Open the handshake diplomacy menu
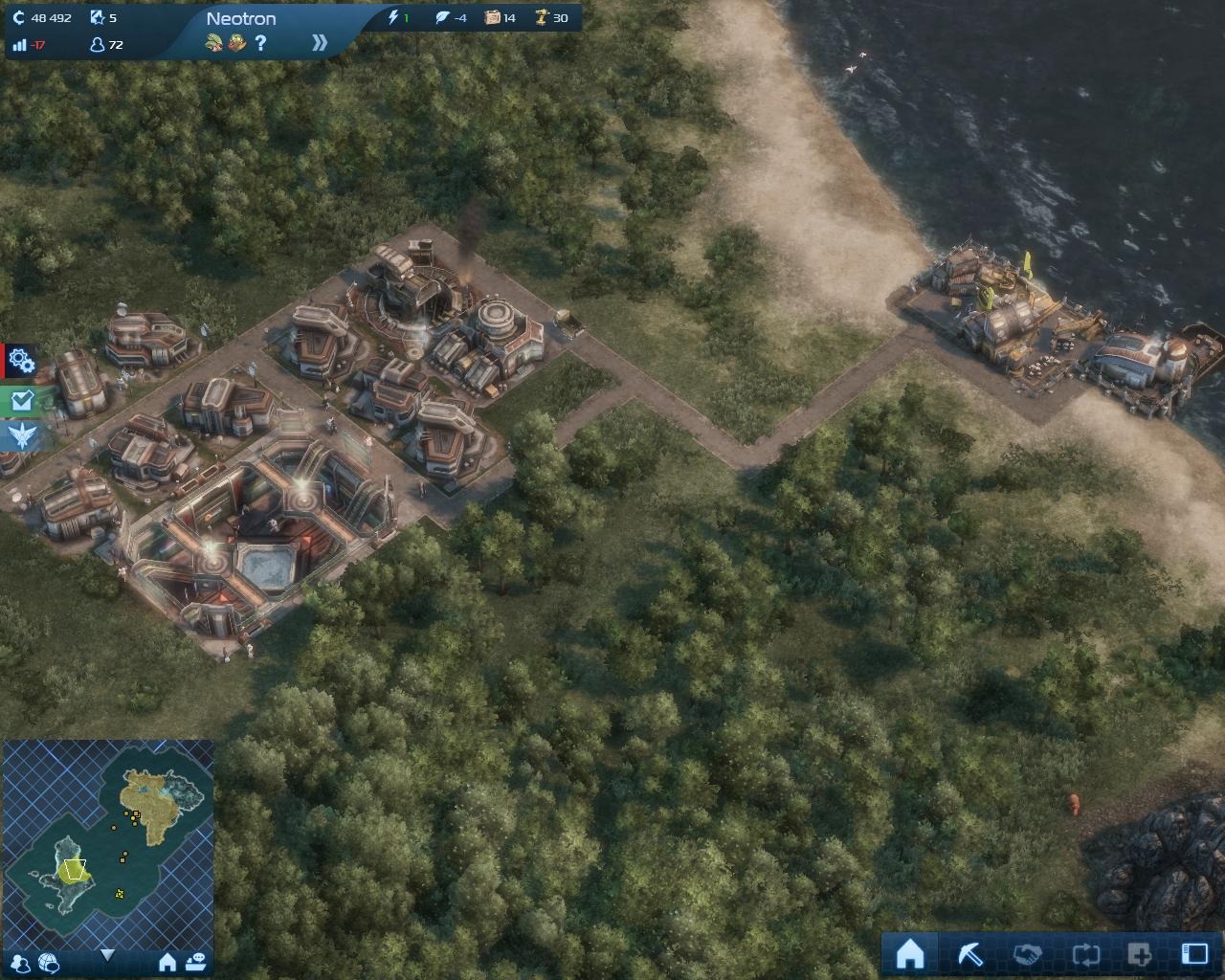Image resolution: width=1225 pixels, height=980 pixels. click(1027, 954)
